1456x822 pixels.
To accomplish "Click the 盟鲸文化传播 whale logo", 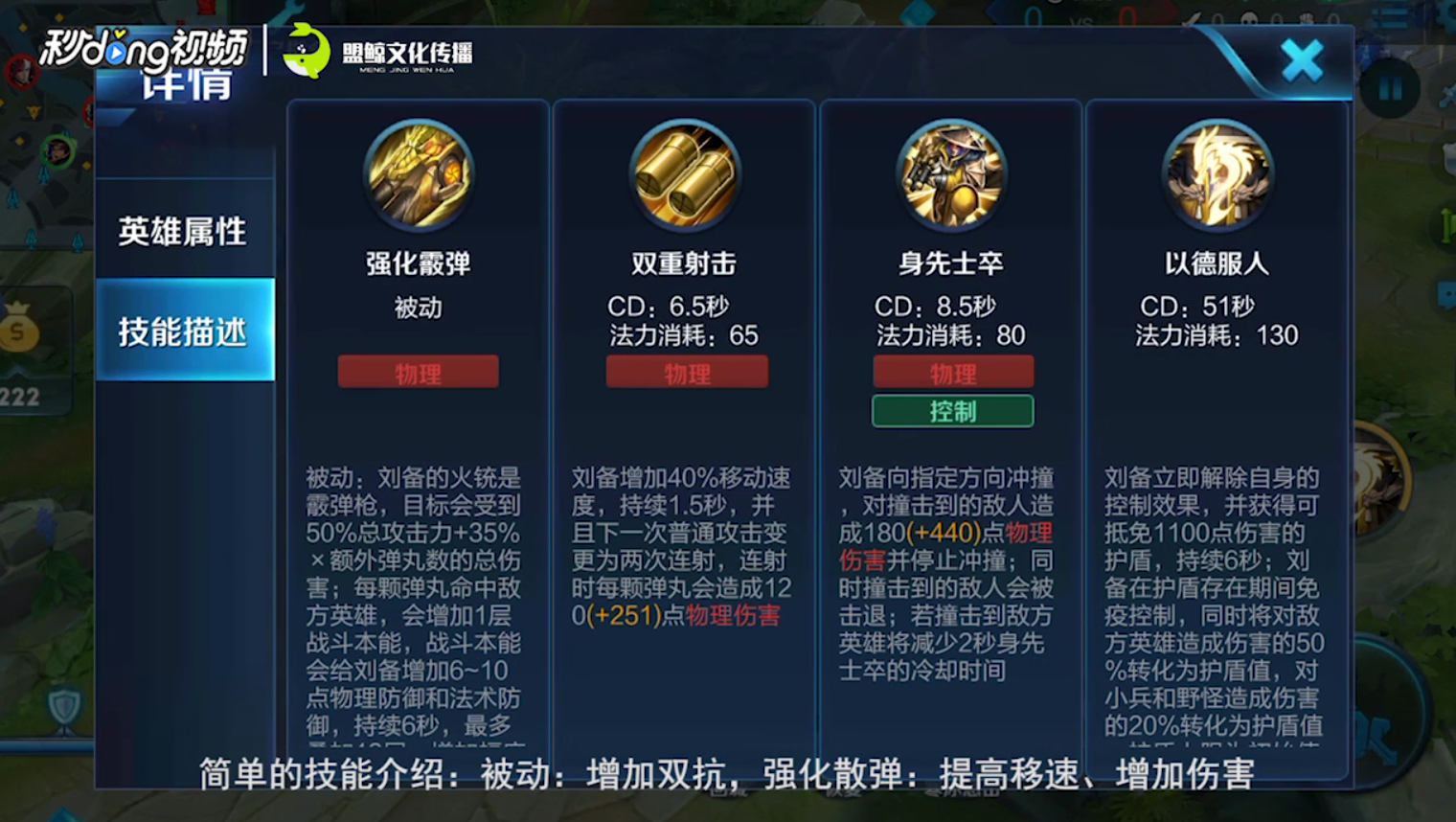I will [305, 53].
